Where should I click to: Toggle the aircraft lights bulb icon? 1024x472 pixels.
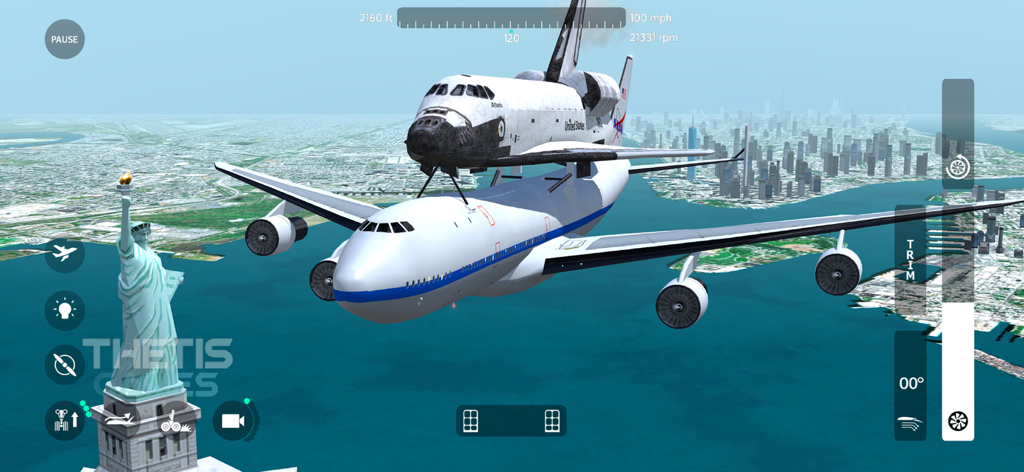[65, 310]
